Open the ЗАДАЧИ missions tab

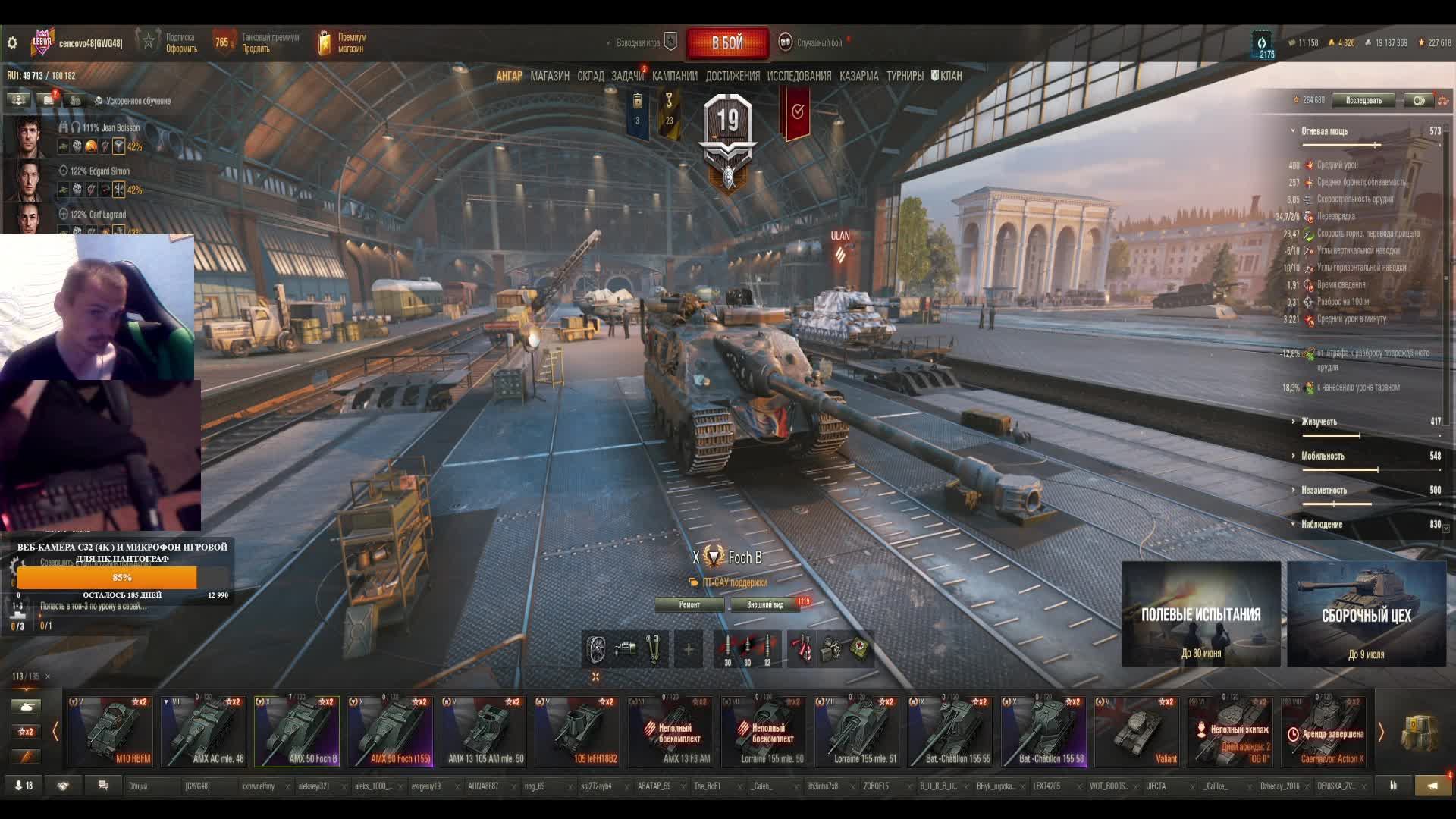(x=627, y=76)
